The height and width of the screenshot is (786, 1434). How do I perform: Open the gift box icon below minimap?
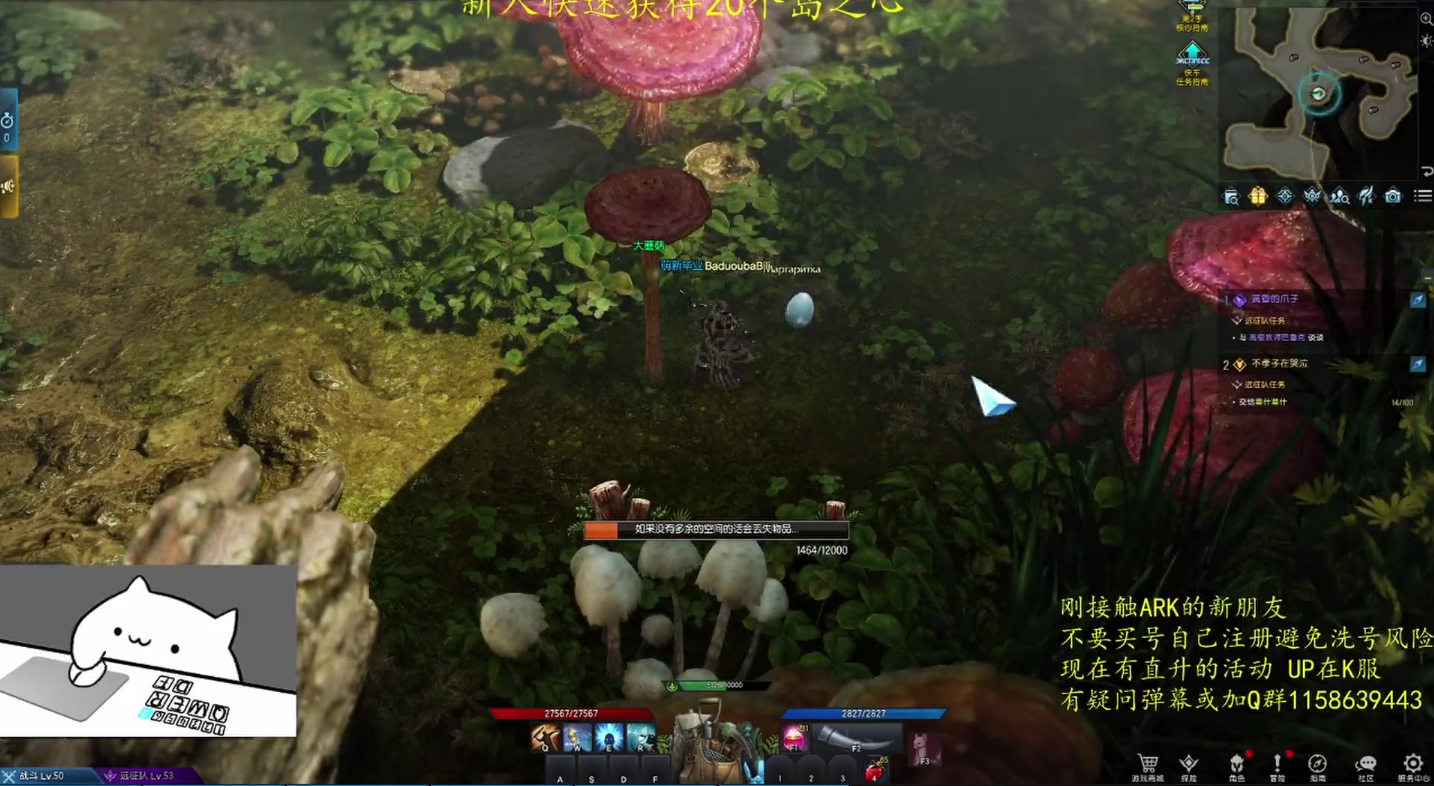click(1258, 196)
